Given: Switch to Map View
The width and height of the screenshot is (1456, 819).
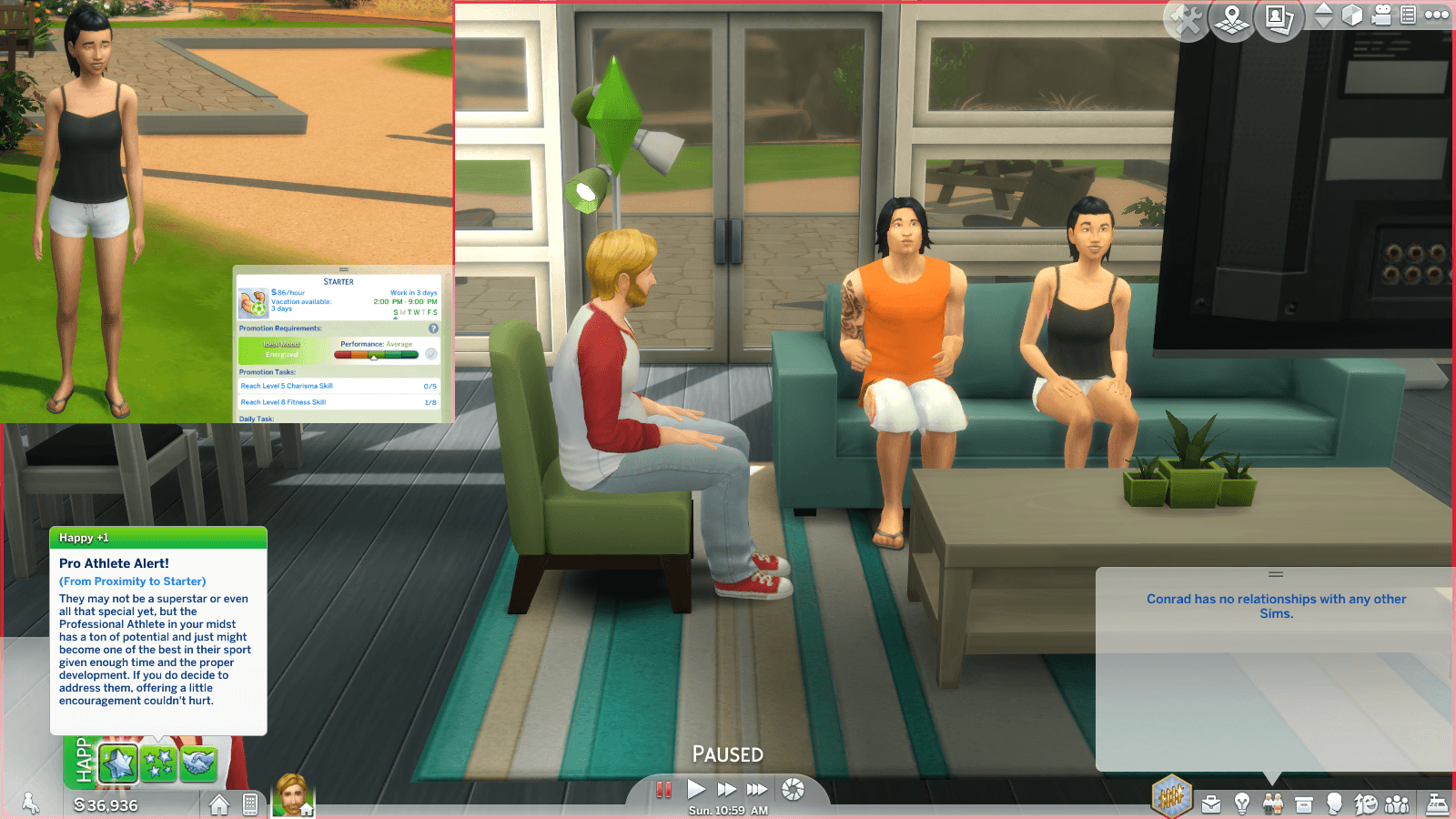Looking at the screenshot, I should (1232, 16).
